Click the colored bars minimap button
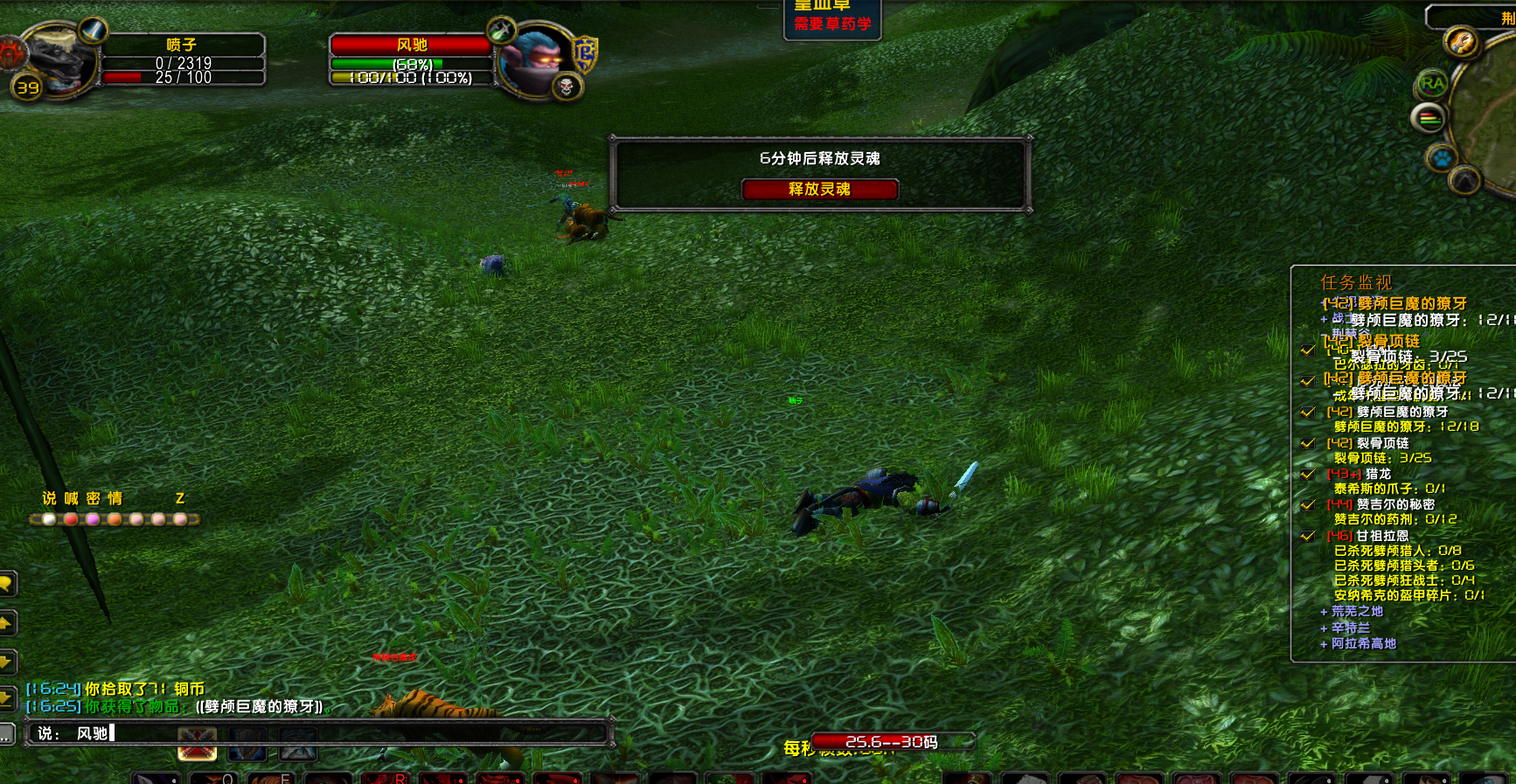 point(1429,118)
